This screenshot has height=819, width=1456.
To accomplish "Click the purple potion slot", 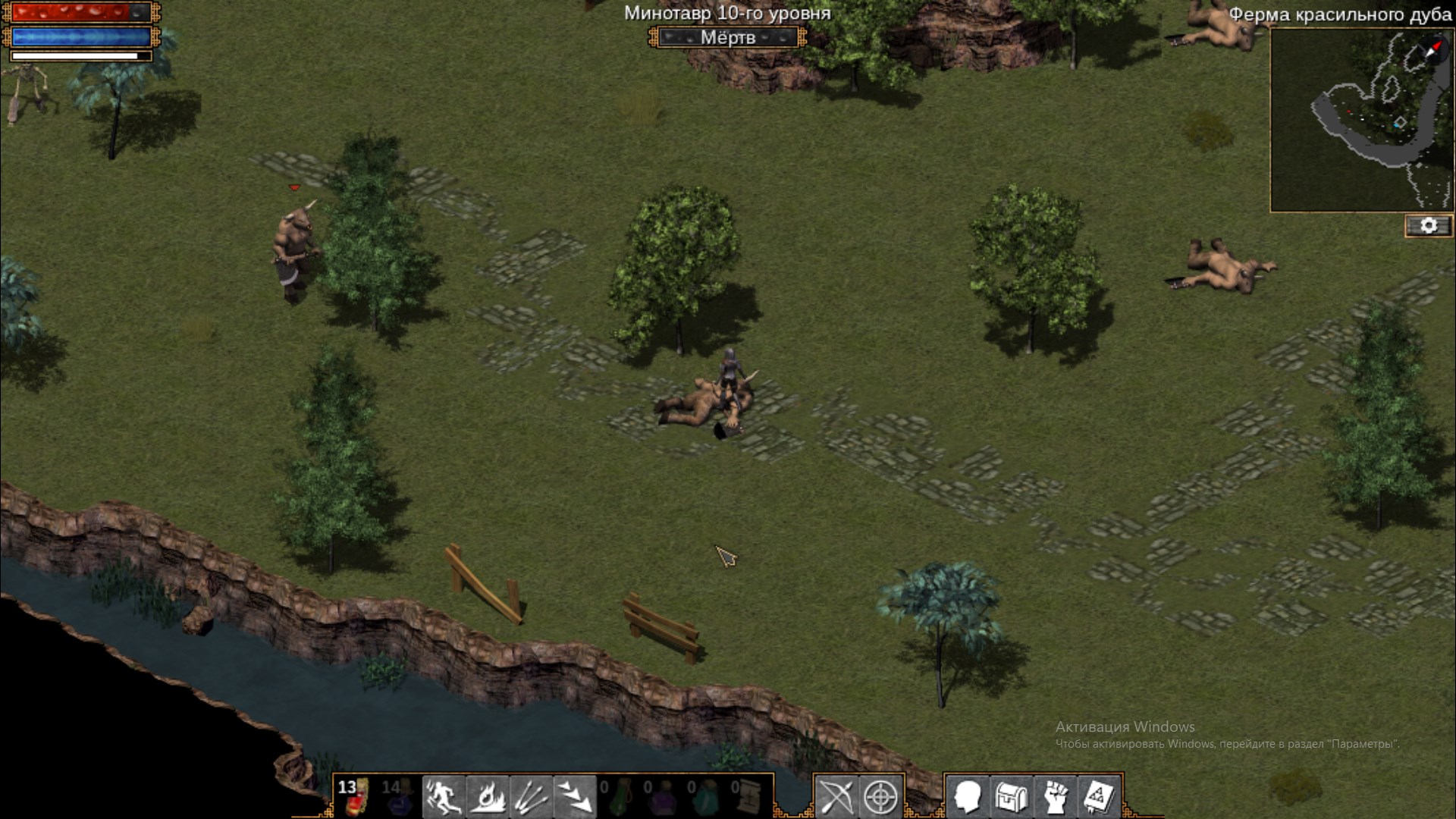I will point(662,796).
